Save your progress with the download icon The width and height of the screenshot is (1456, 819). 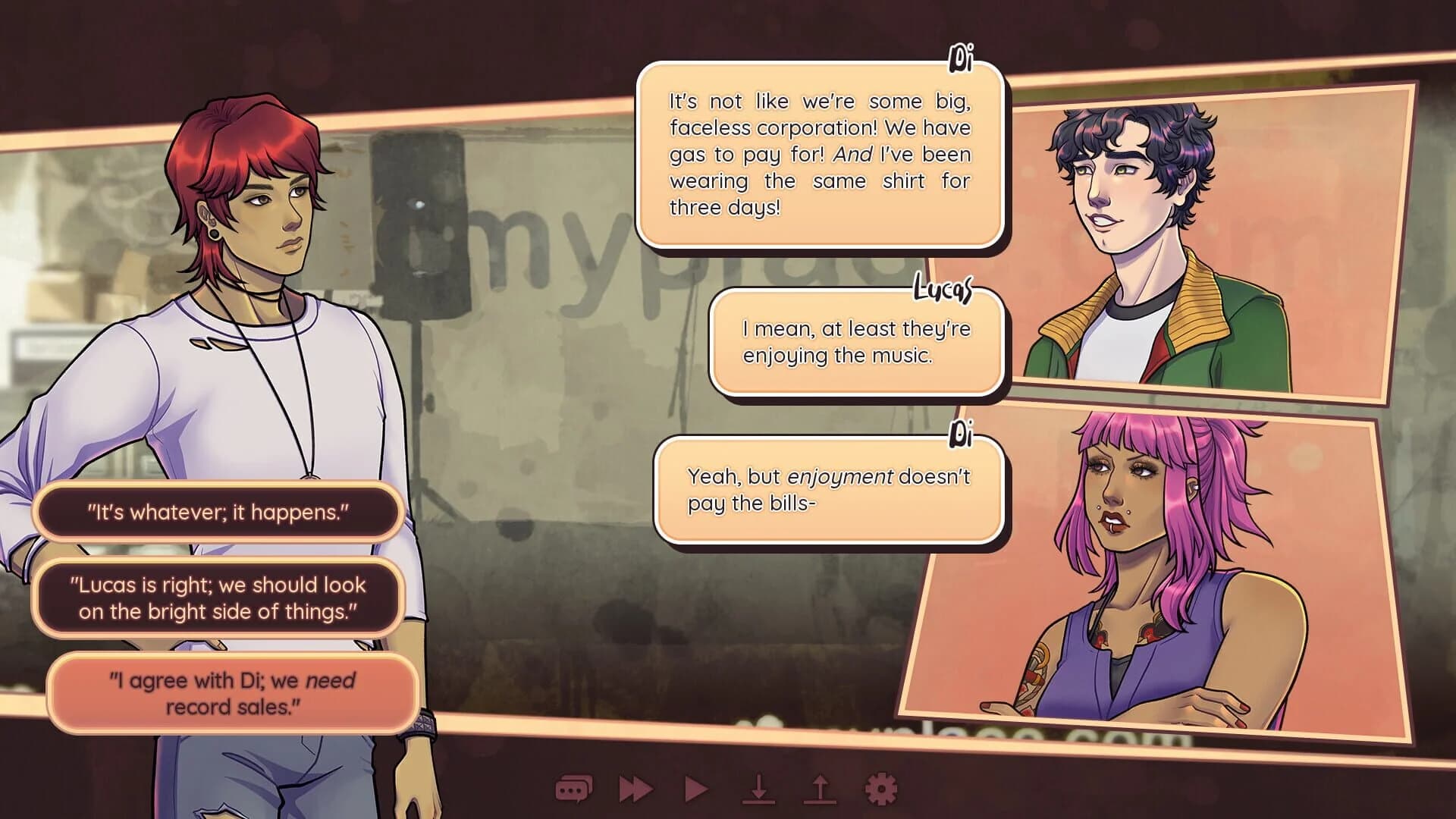point(758,789)
